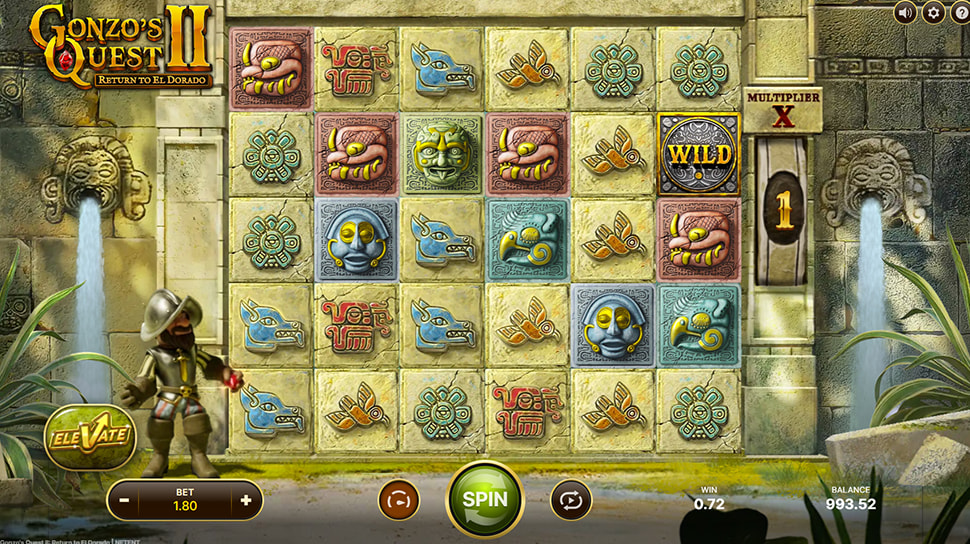
Task: Increase the bet with the plus button
Action: click(246, 499)
